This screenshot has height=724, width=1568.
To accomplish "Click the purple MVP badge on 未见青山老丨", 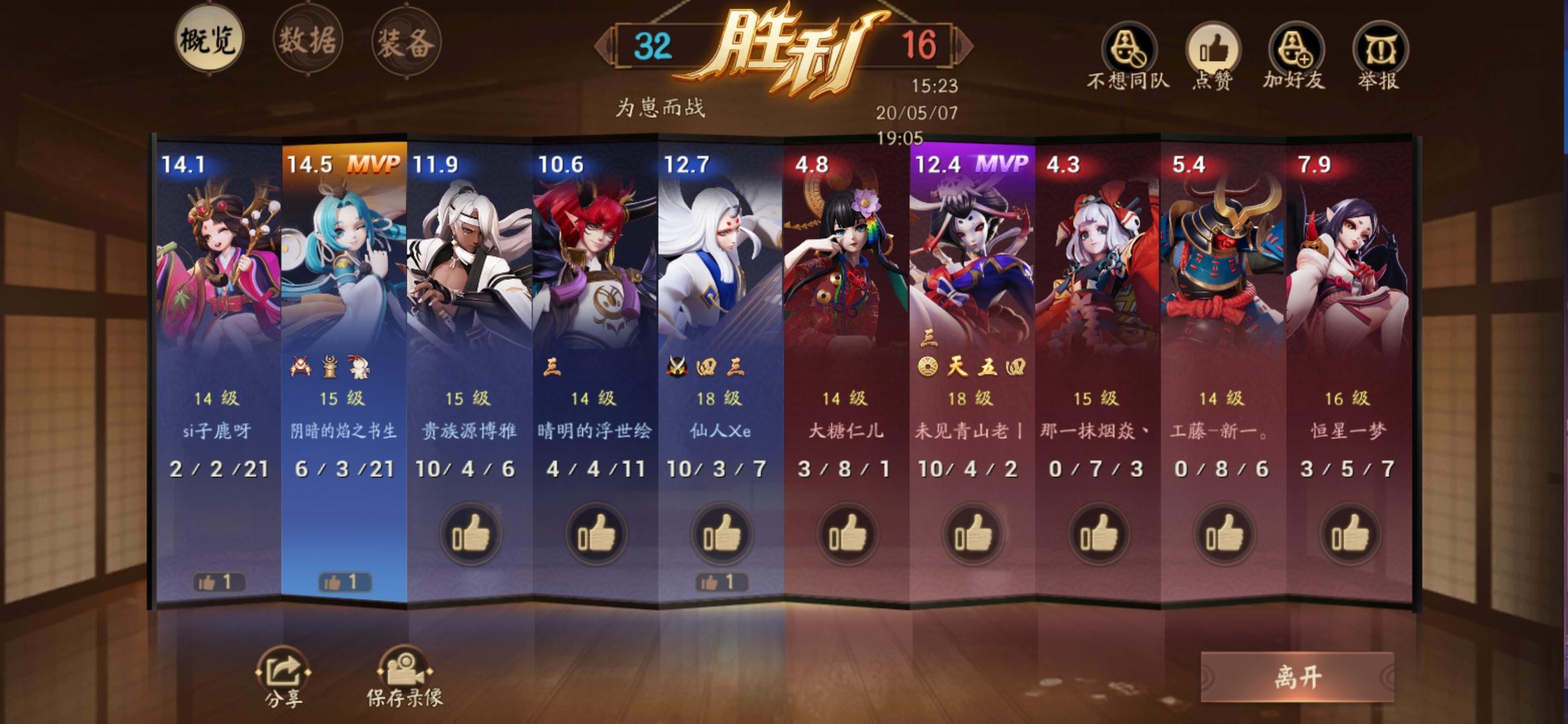I will (x=1003, y=164).
